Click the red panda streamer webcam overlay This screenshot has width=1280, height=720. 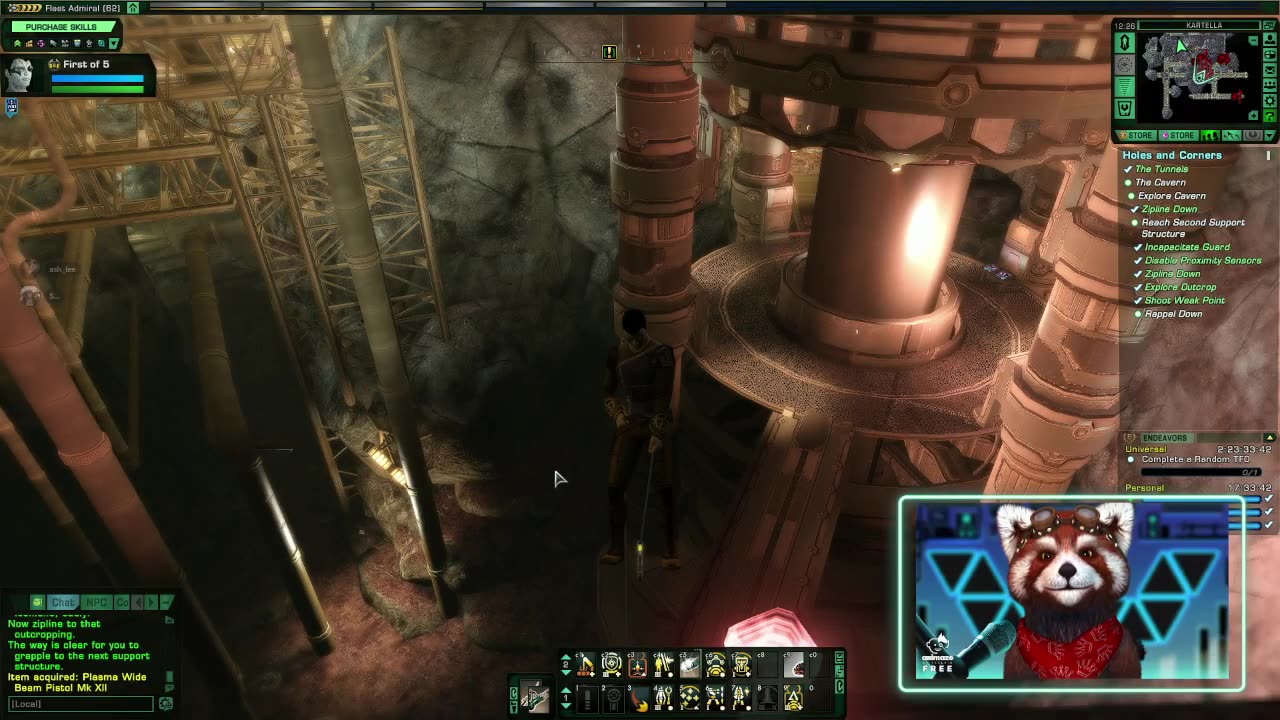tap(1071, 593)
